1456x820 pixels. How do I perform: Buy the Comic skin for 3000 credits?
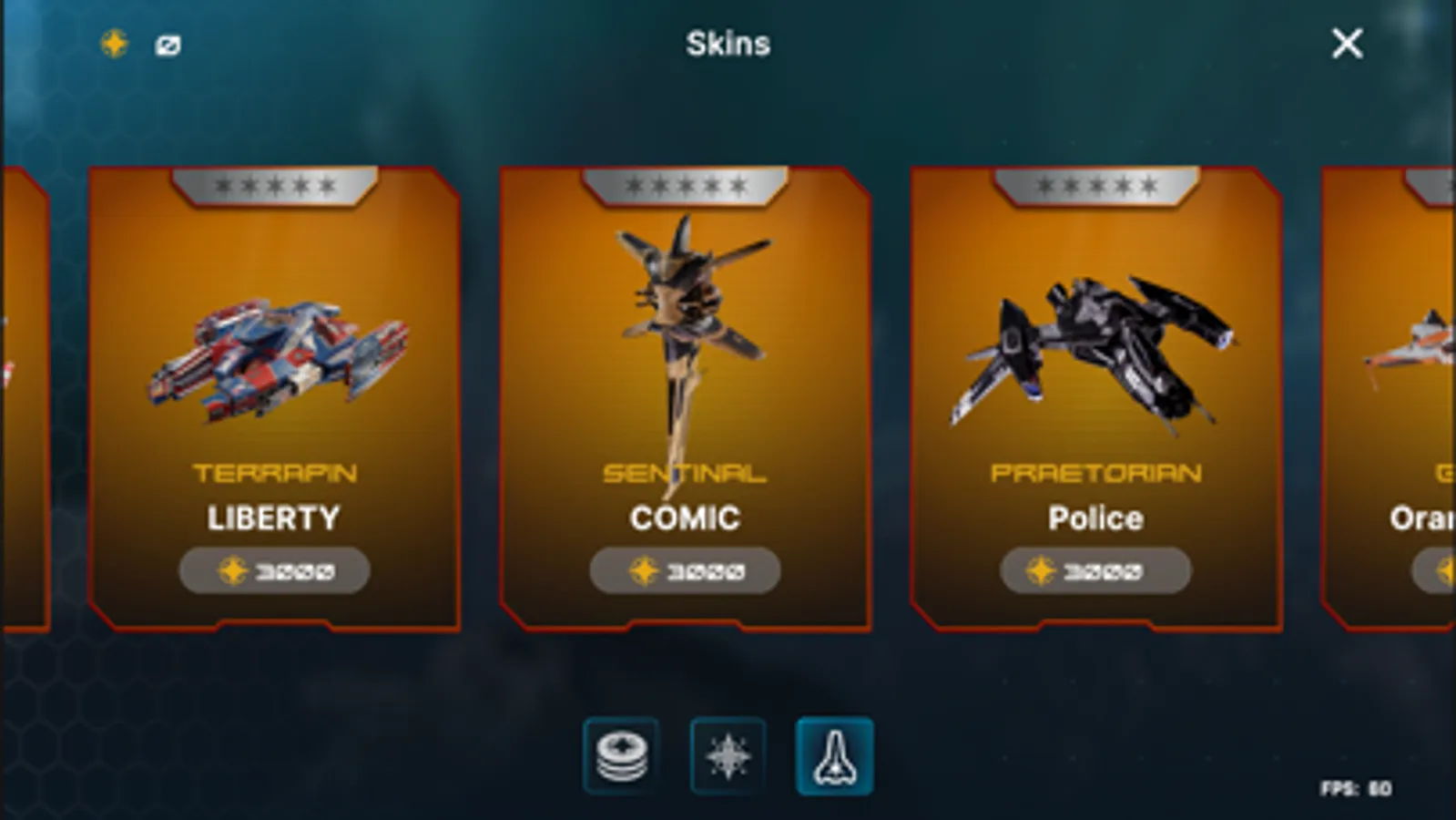pos(684,570)
